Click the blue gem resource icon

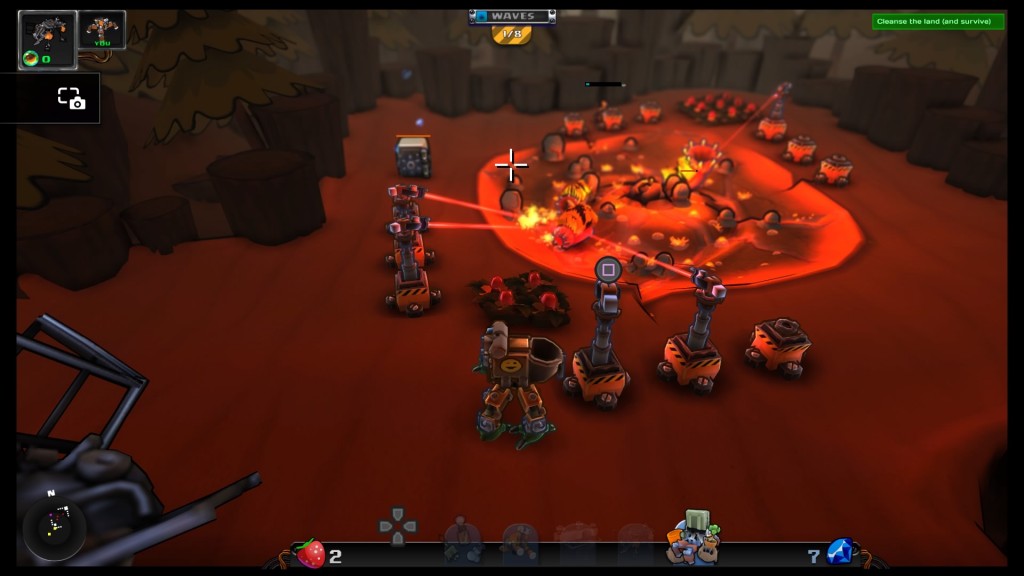point(839,551)
